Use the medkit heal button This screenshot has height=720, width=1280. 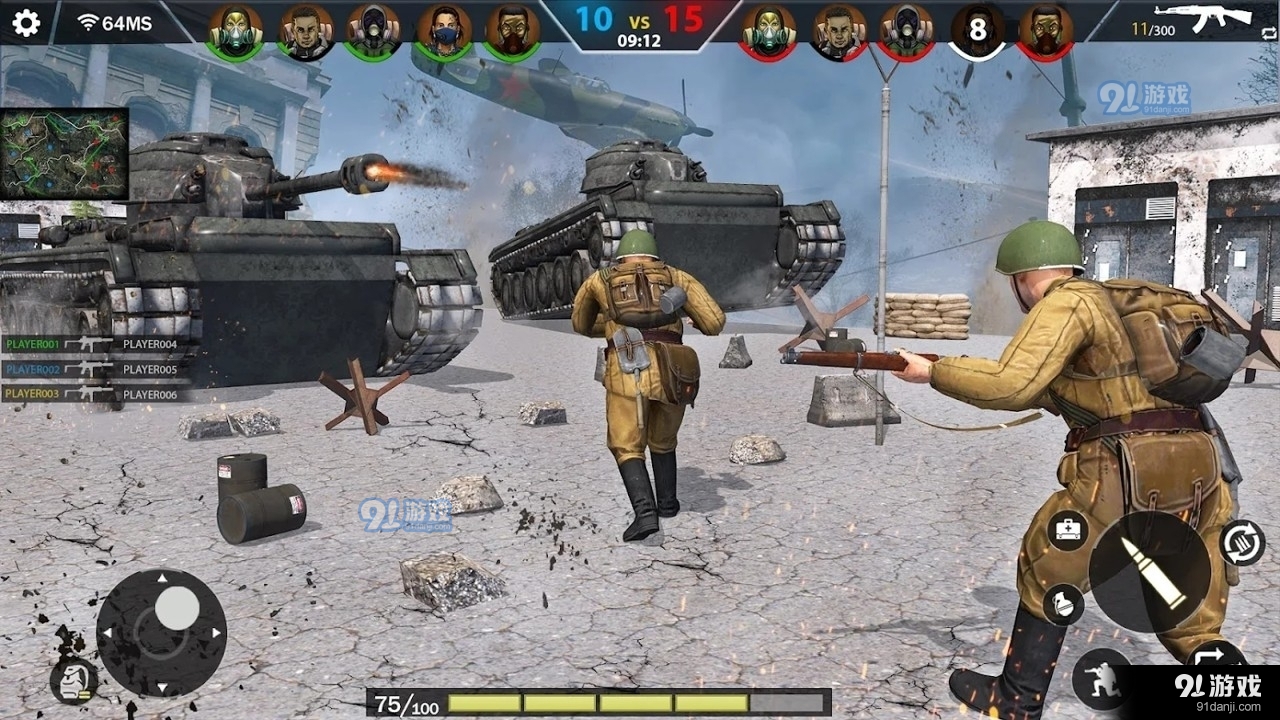click(x=1068, y=530)
